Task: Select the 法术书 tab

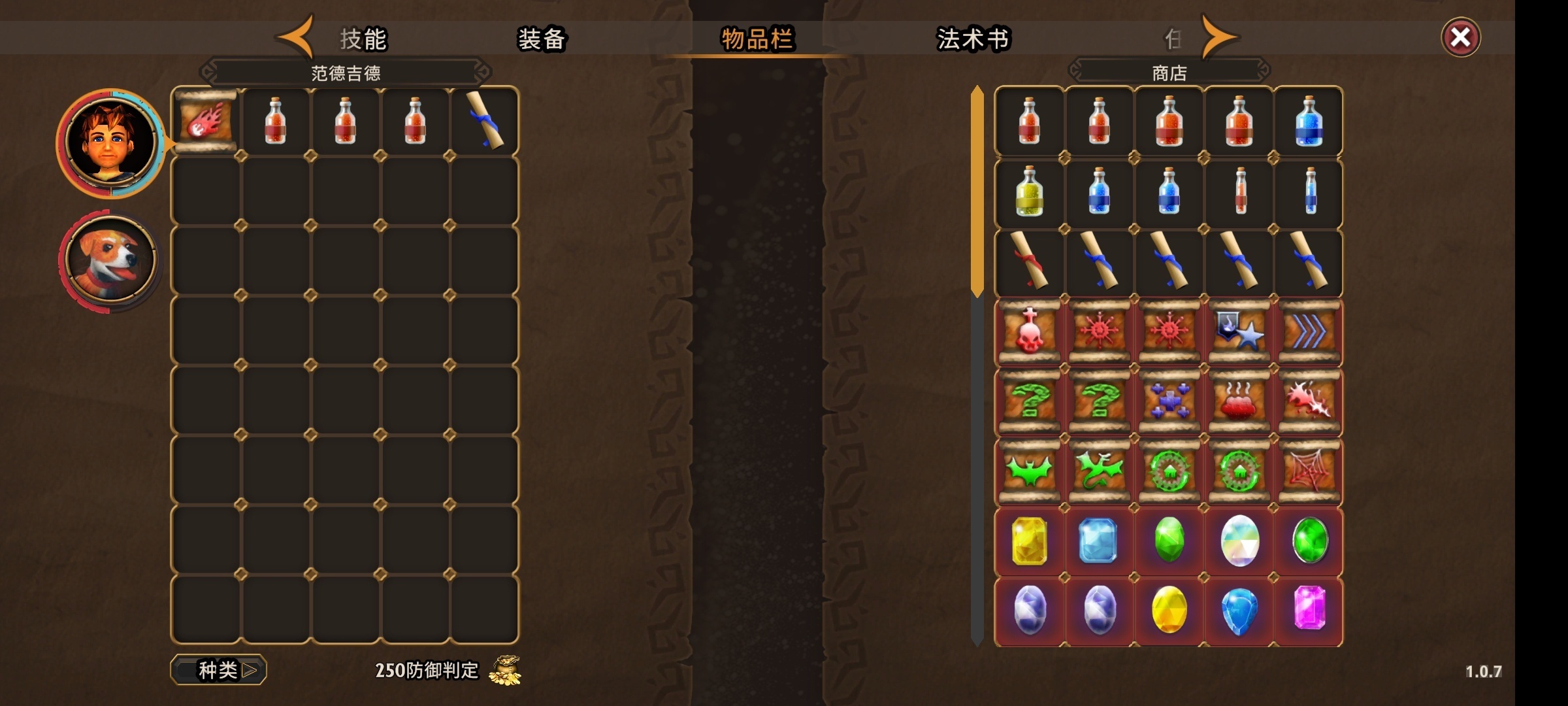Action: 973,39
